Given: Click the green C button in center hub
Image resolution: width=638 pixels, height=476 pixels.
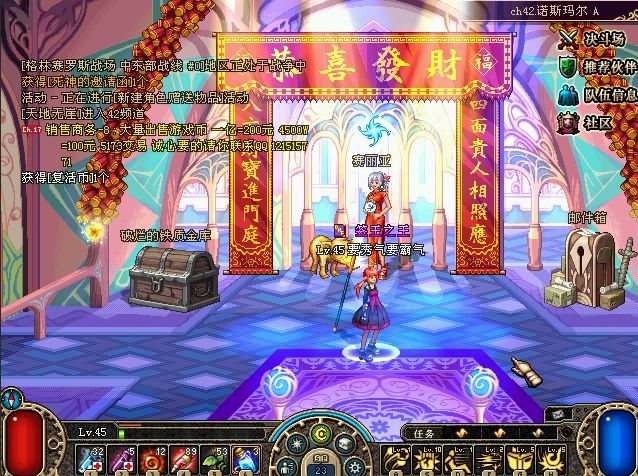Looking at the screenshot, I should (x=320, y=432).
